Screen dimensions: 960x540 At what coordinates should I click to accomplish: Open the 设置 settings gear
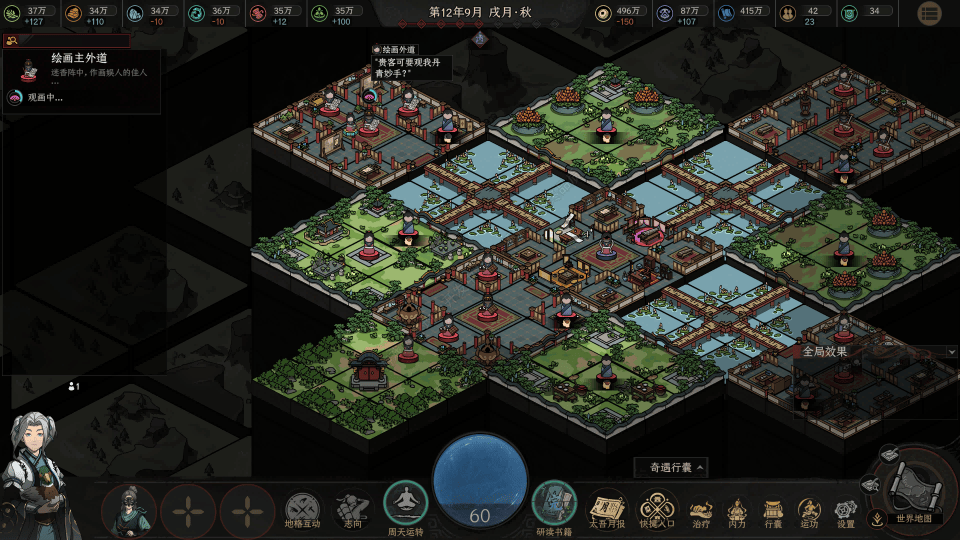pos(846,510)
